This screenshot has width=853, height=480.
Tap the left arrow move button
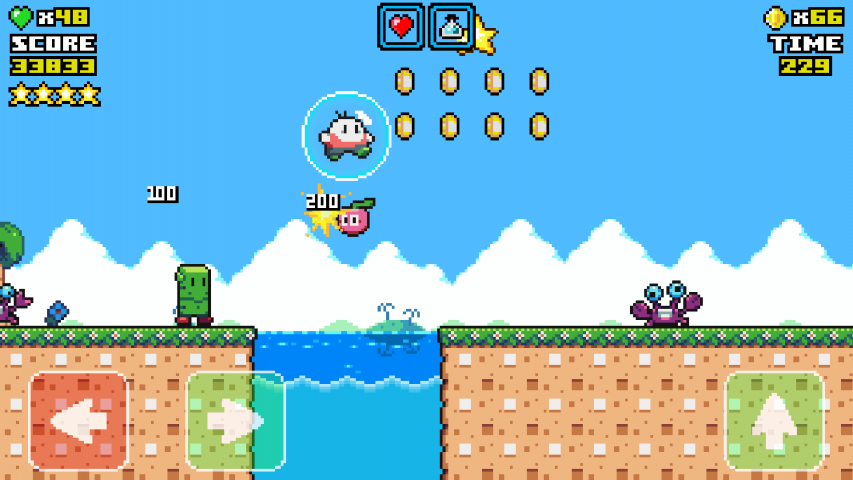pos(79,421)
